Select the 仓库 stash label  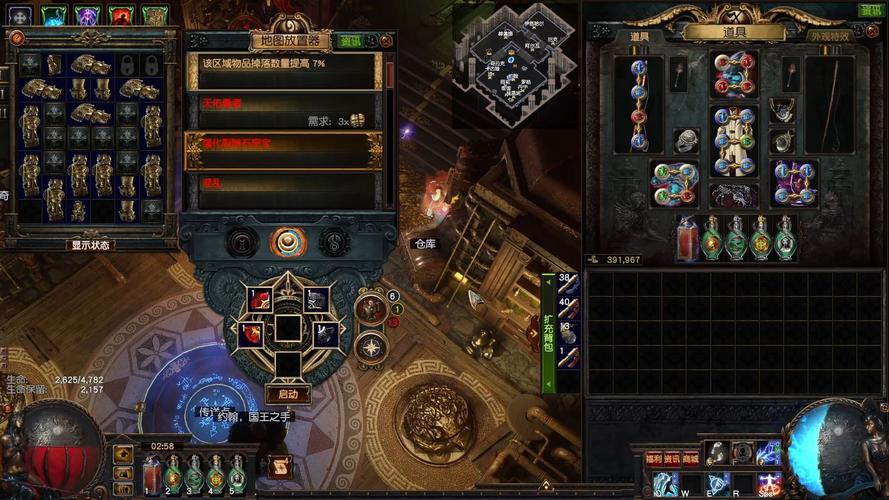[425, 243]
